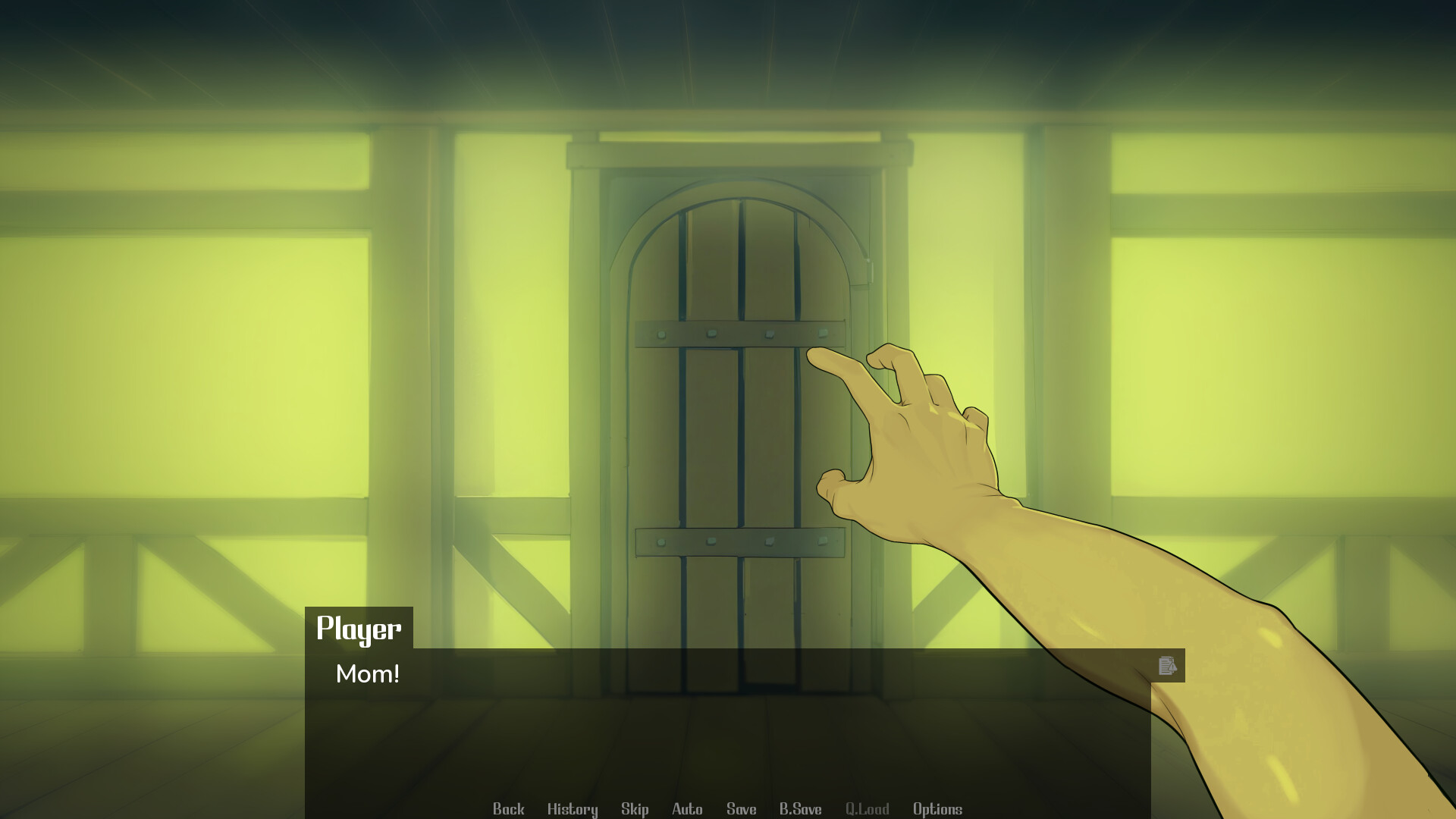Click the grayed-out Q.Load option
The width and height of the screenshot is (1456, 819).
[x=868, y=809]
